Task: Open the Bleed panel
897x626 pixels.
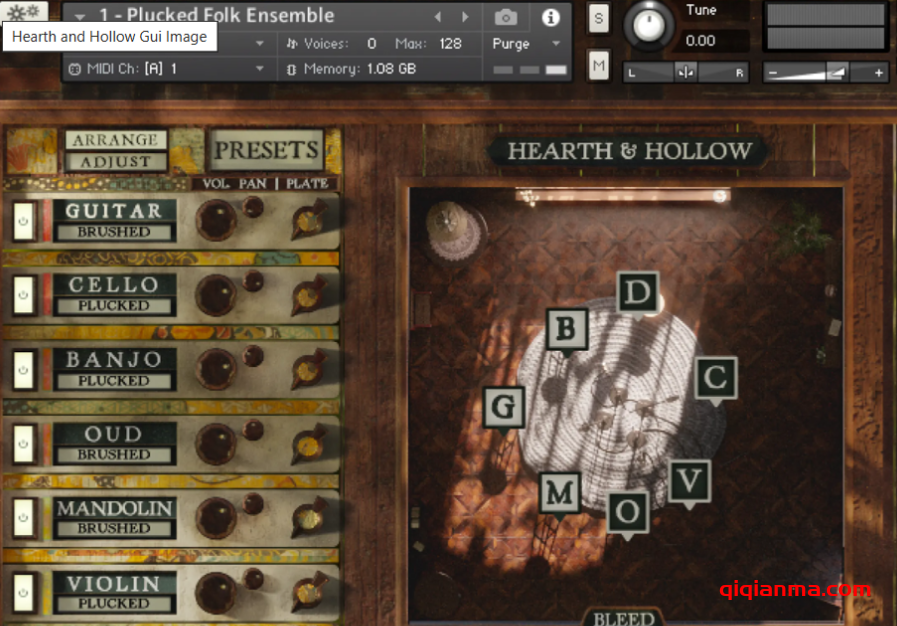Action: click(x=624, y=618)
